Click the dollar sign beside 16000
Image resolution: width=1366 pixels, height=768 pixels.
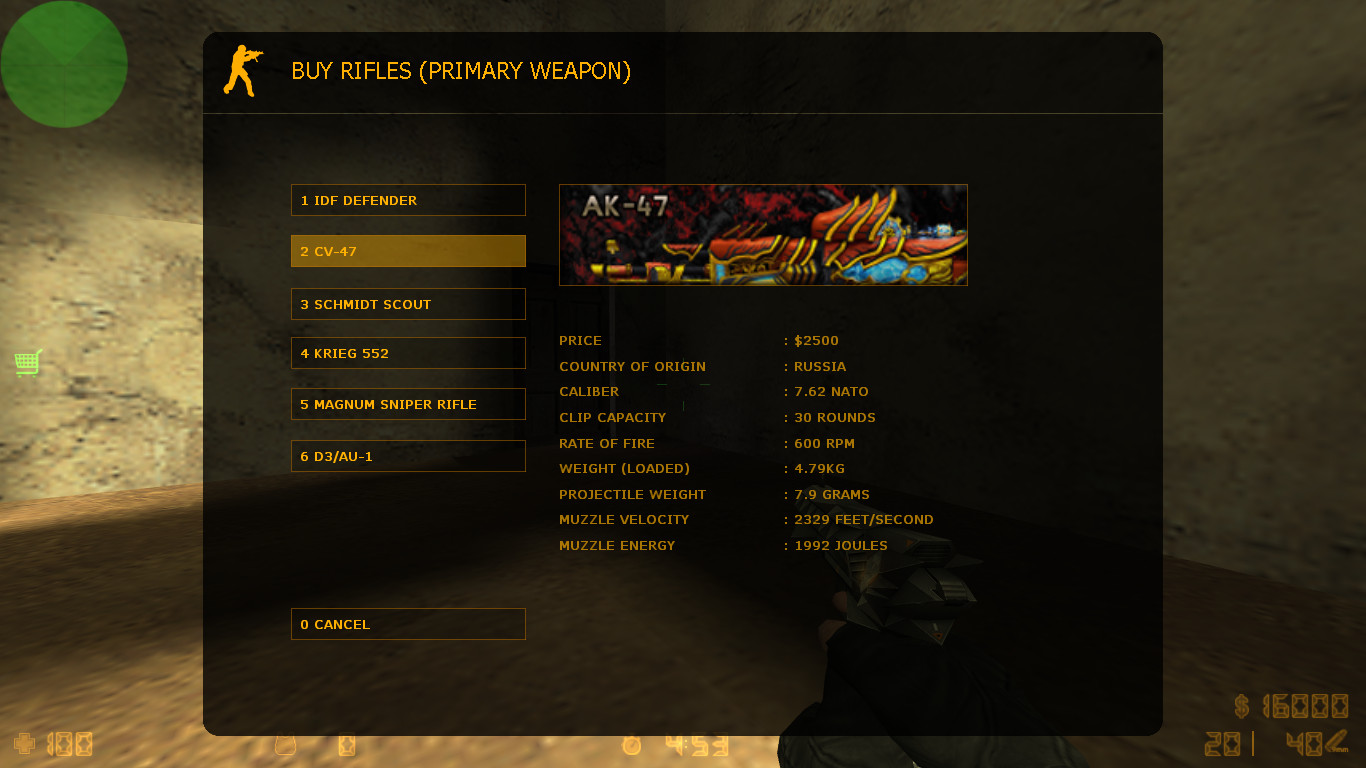coord(1242,708)
